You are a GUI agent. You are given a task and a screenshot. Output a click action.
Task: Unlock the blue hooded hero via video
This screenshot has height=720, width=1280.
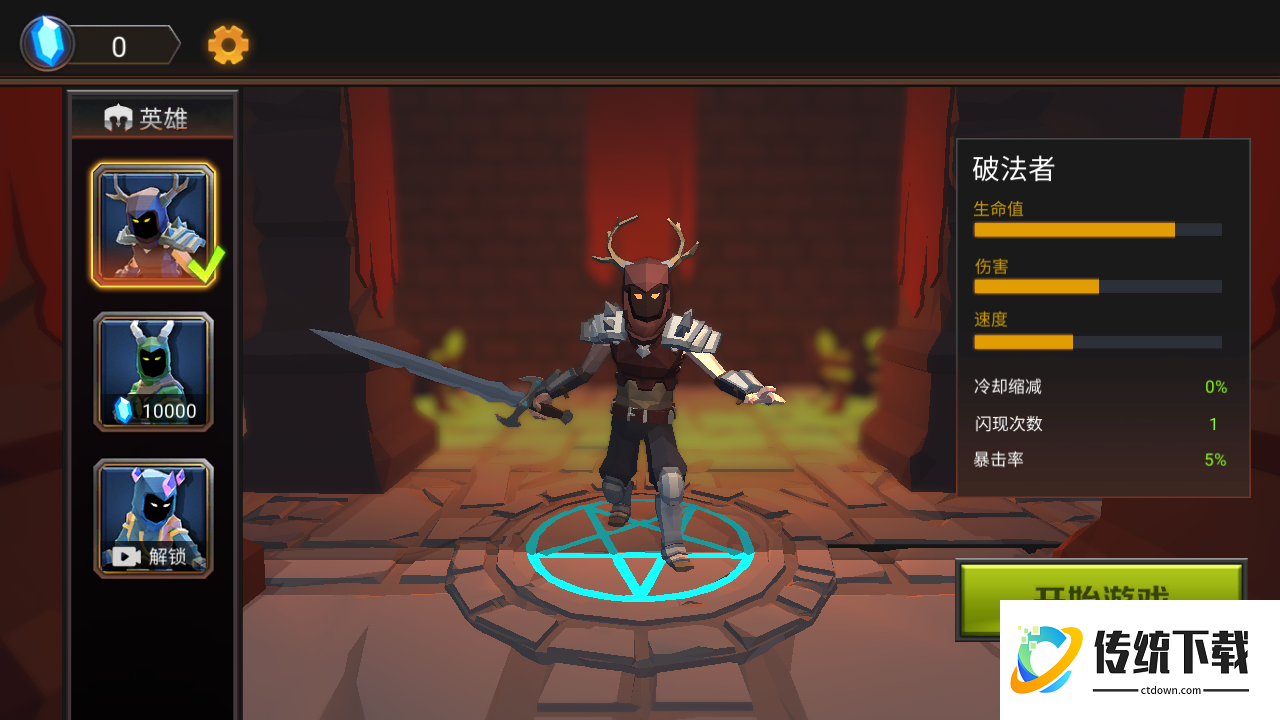point(153,518)
